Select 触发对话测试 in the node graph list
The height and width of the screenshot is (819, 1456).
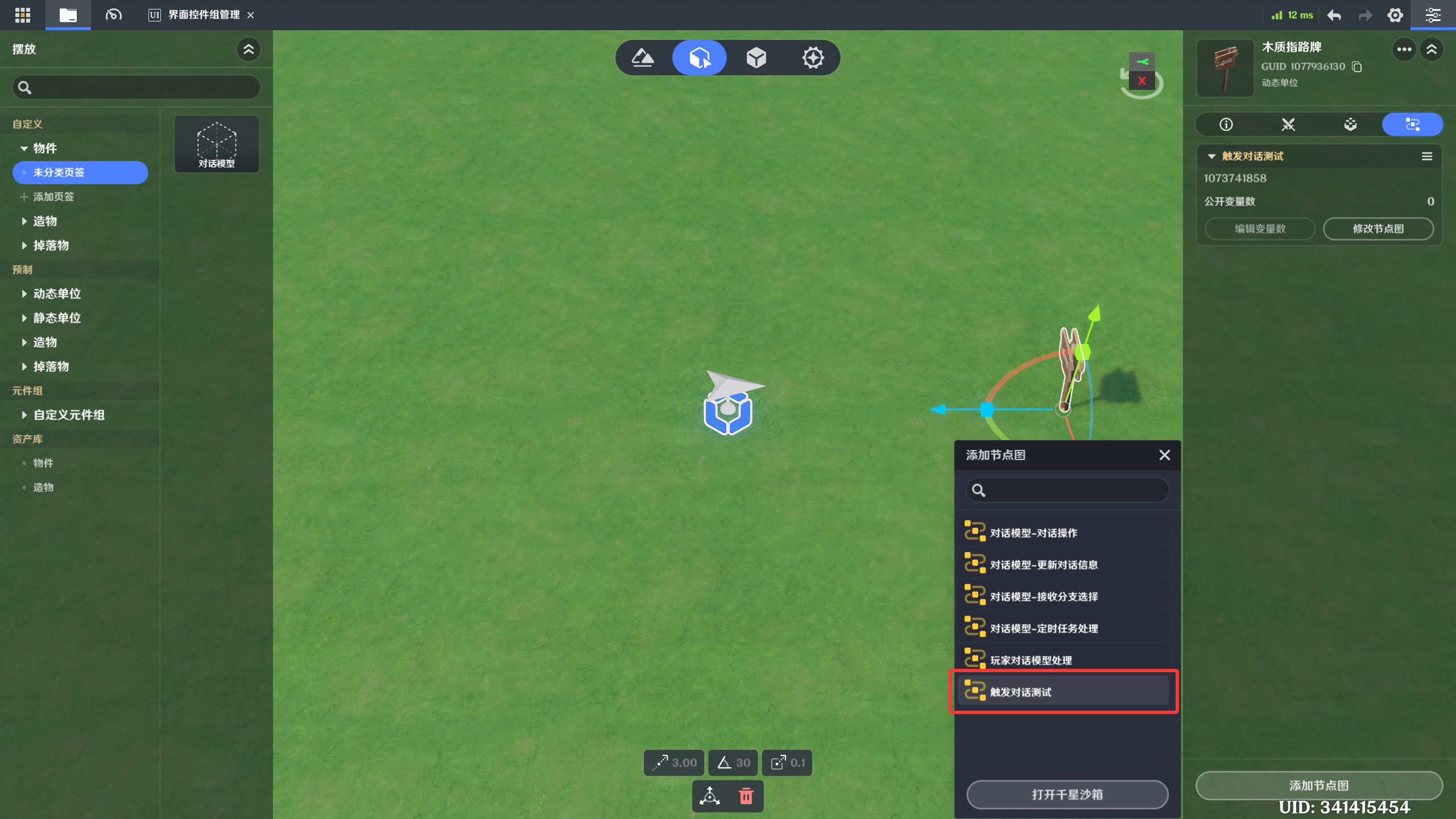1062,692
